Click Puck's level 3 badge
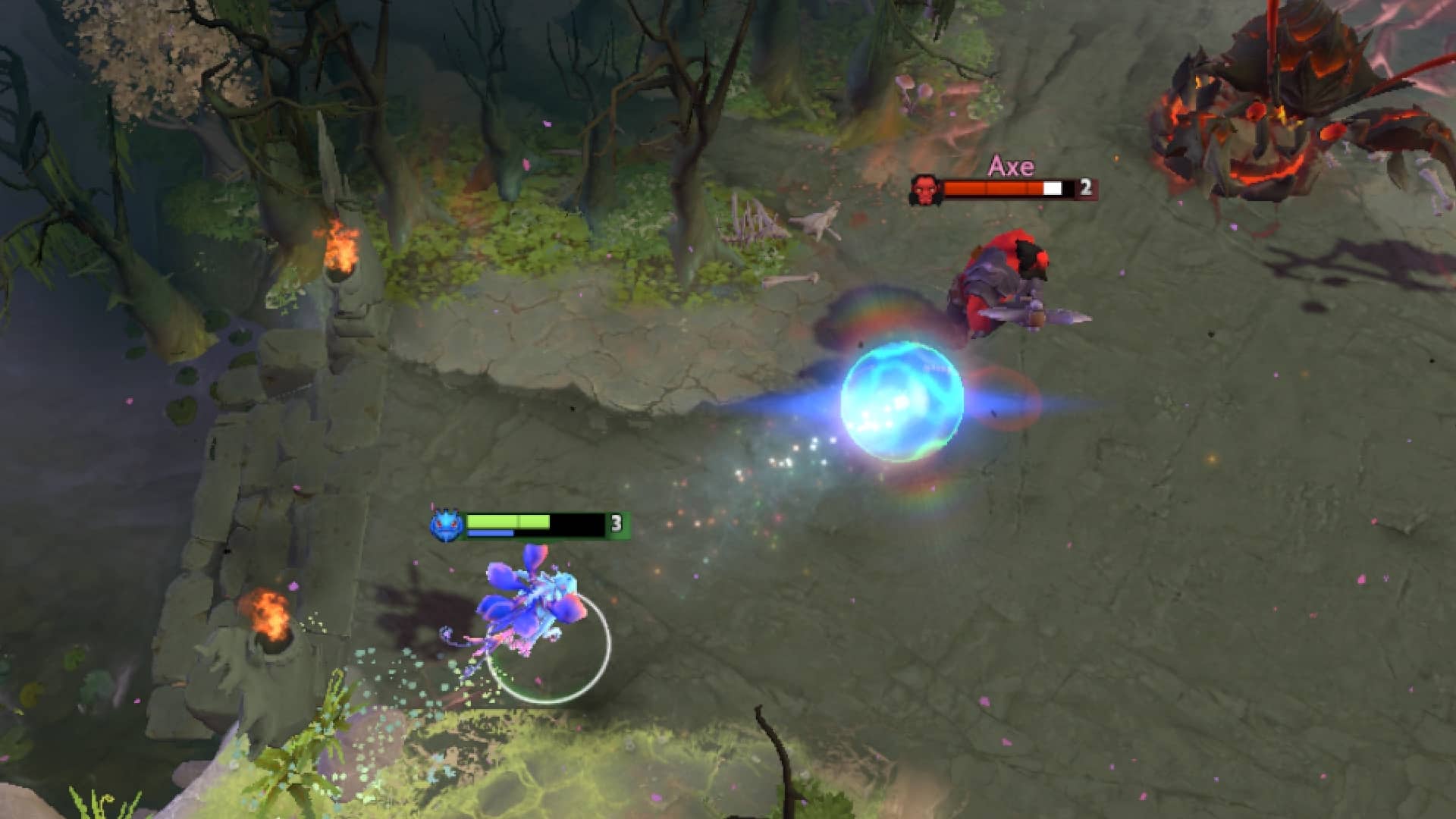 (x=616, y=521)
